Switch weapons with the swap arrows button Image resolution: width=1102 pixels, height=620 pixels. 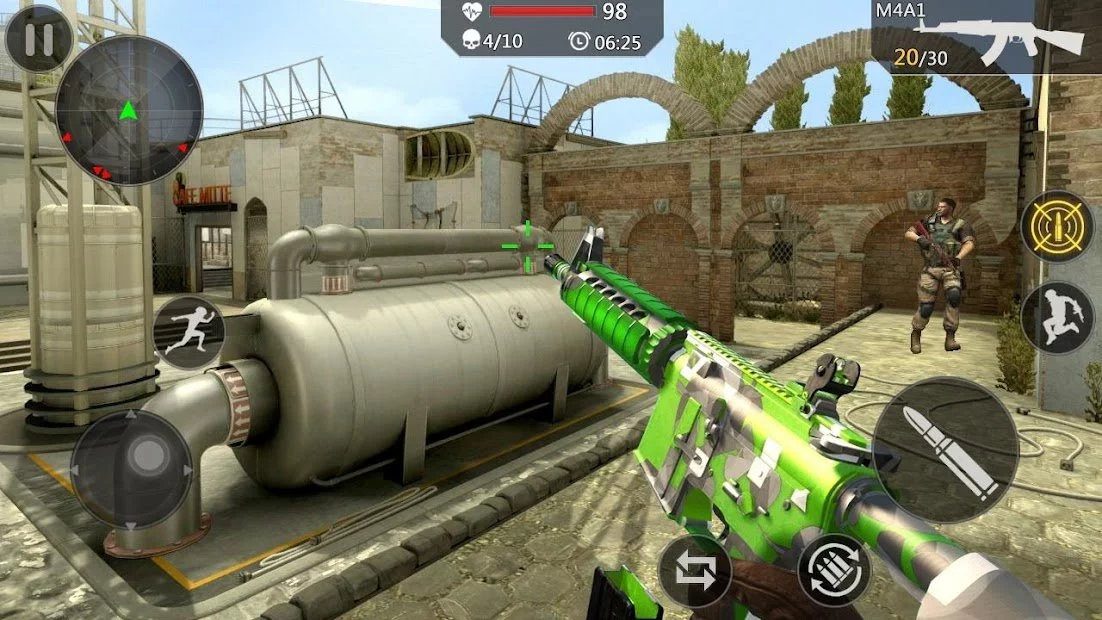click(x=695, y=571)
